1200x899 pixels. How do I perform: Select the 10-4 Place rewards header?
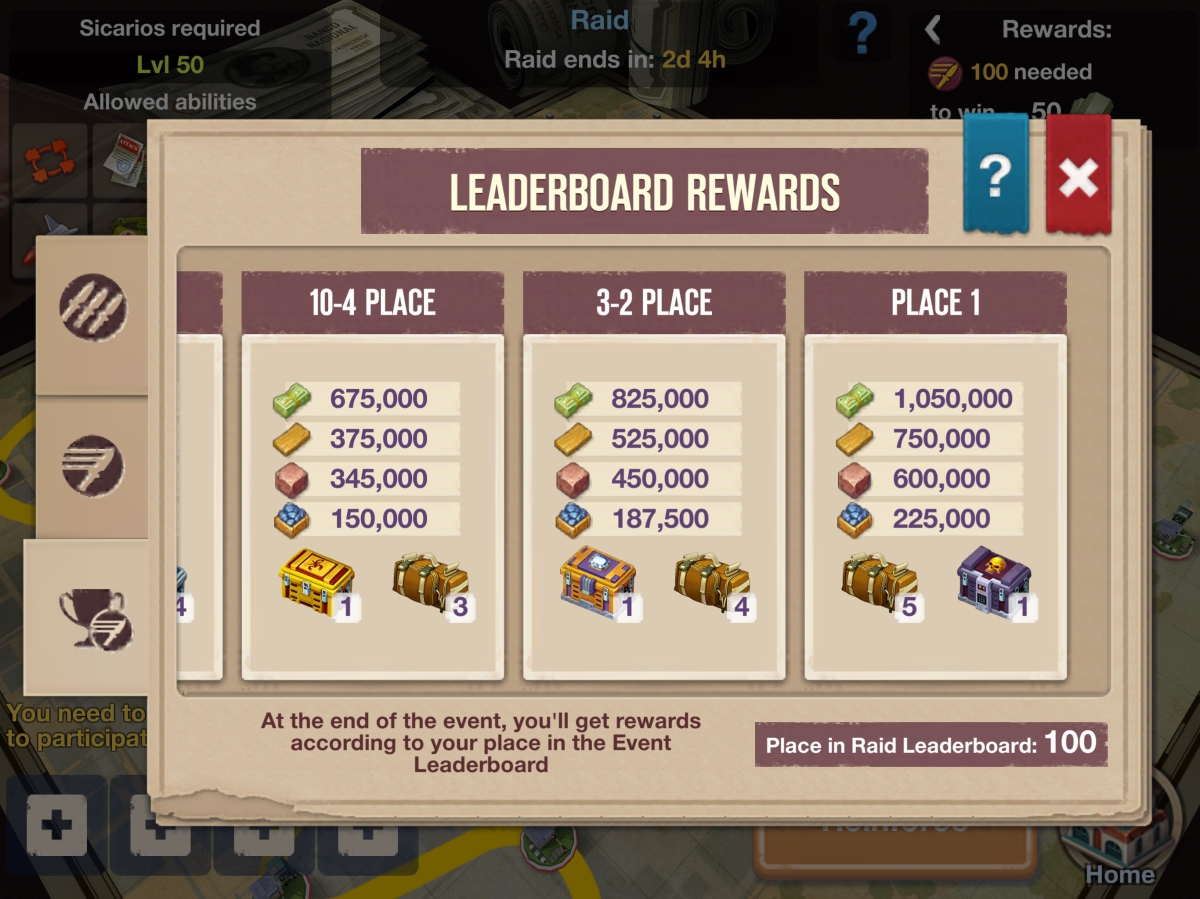coord(372,303)
